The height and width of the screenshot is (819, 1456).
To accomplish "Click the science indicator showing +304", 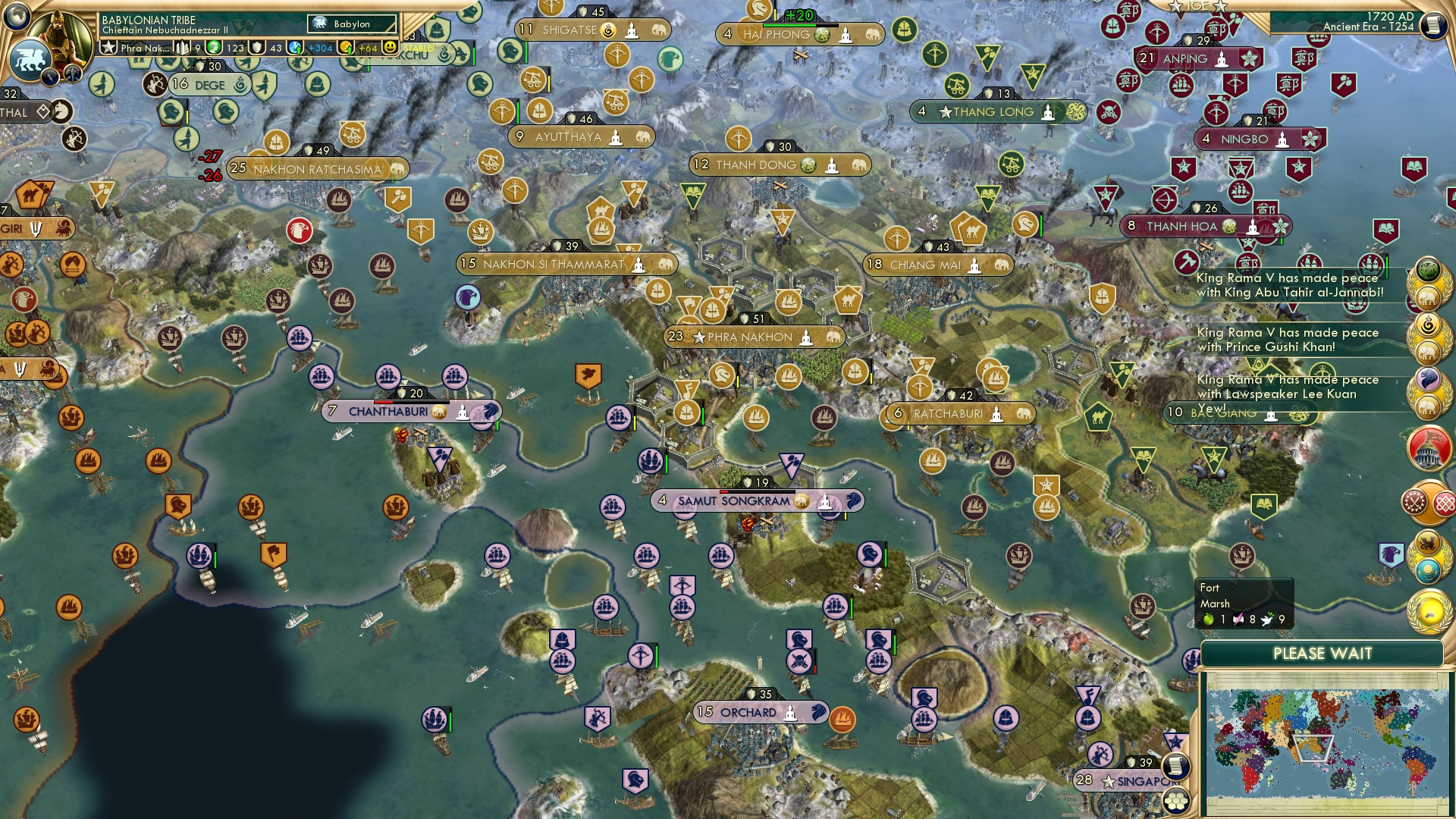I will click(294, 49).
